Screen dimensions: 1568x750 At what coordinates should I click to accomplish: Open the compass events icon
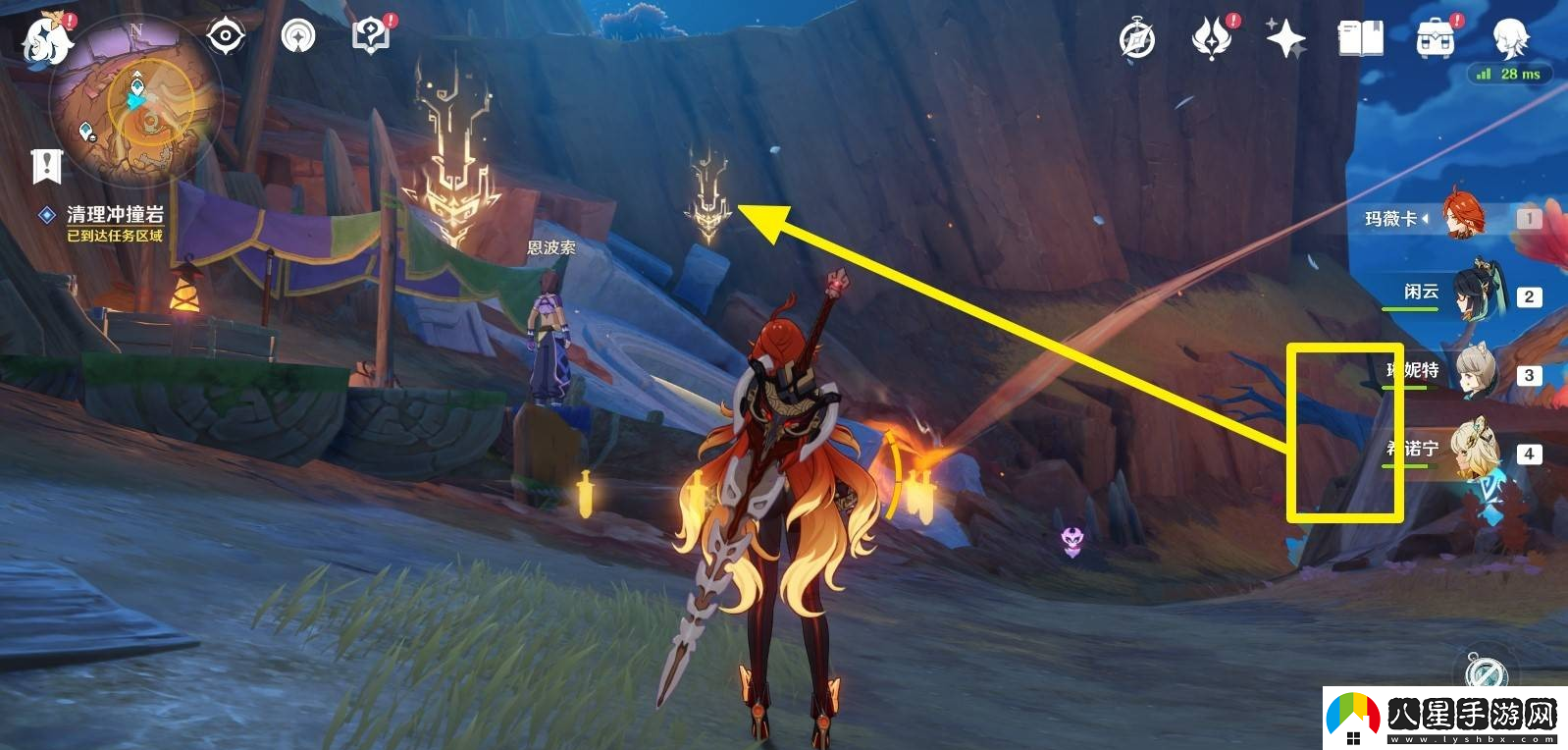coord(1137,40)
